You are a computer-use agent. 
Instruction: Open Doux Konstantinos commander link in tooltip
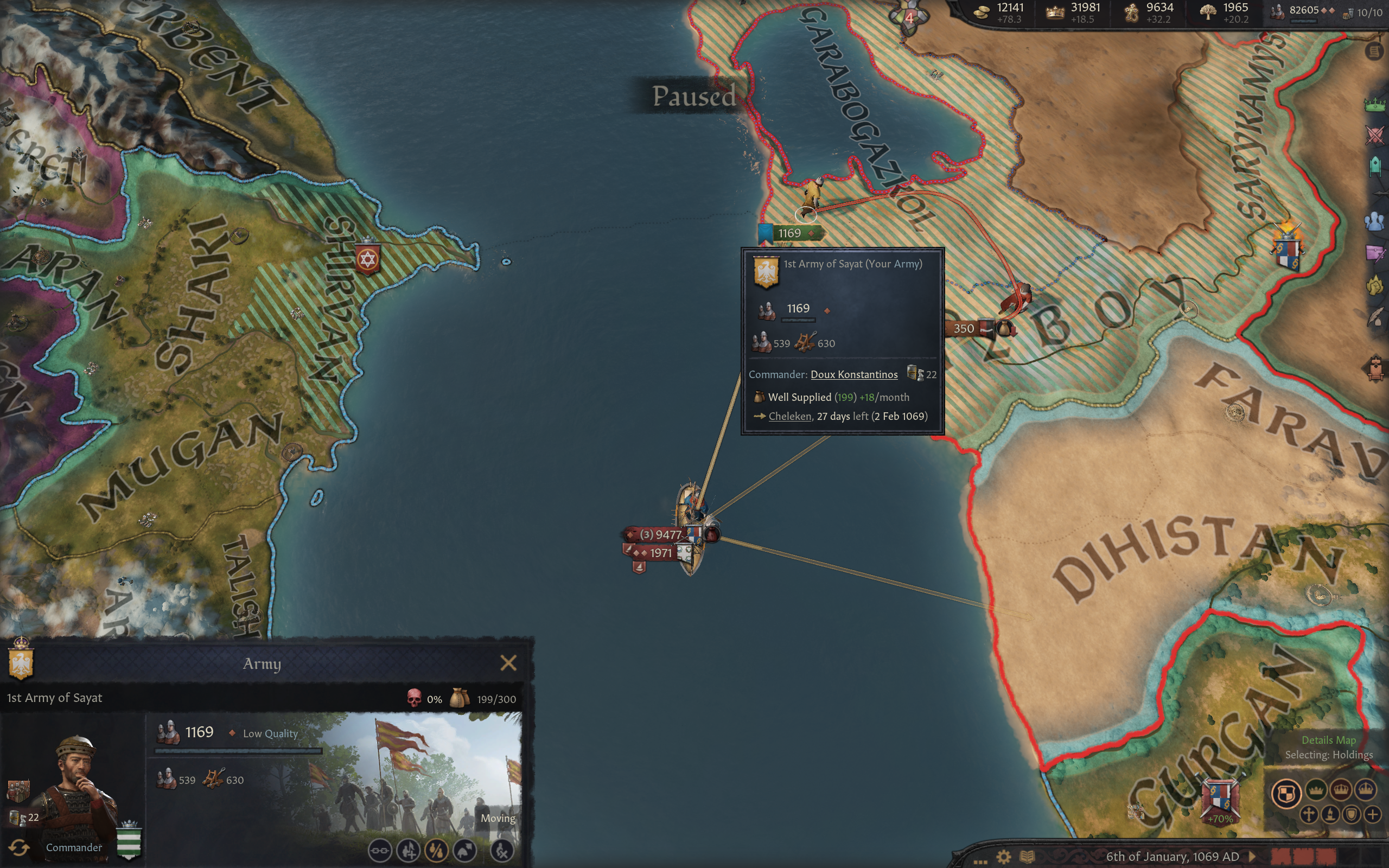pyautogui.click(x=853, y=374)
